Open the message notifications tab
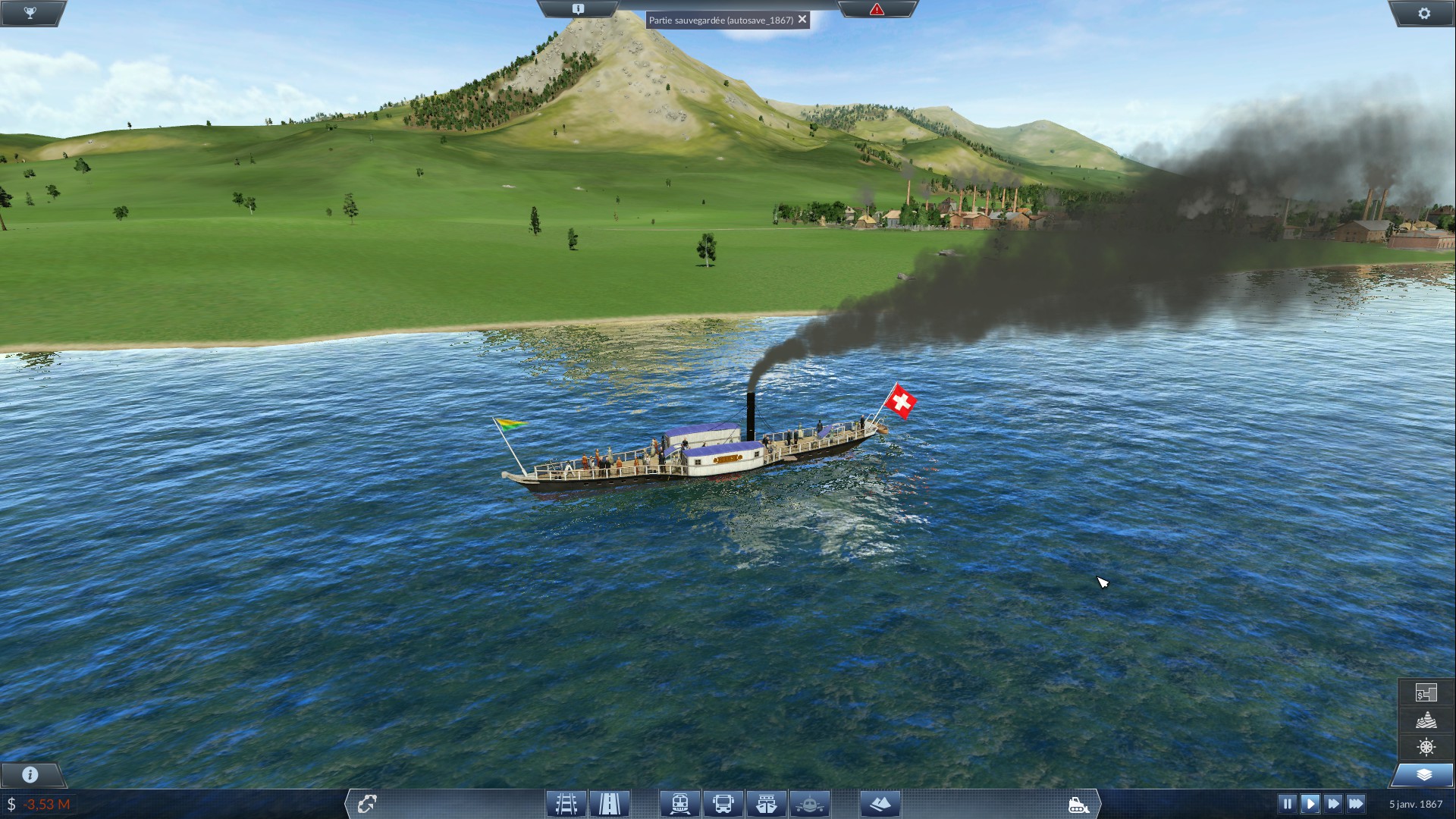The width and height of the screenshot is (1456, 819). (x=578, y=9)
